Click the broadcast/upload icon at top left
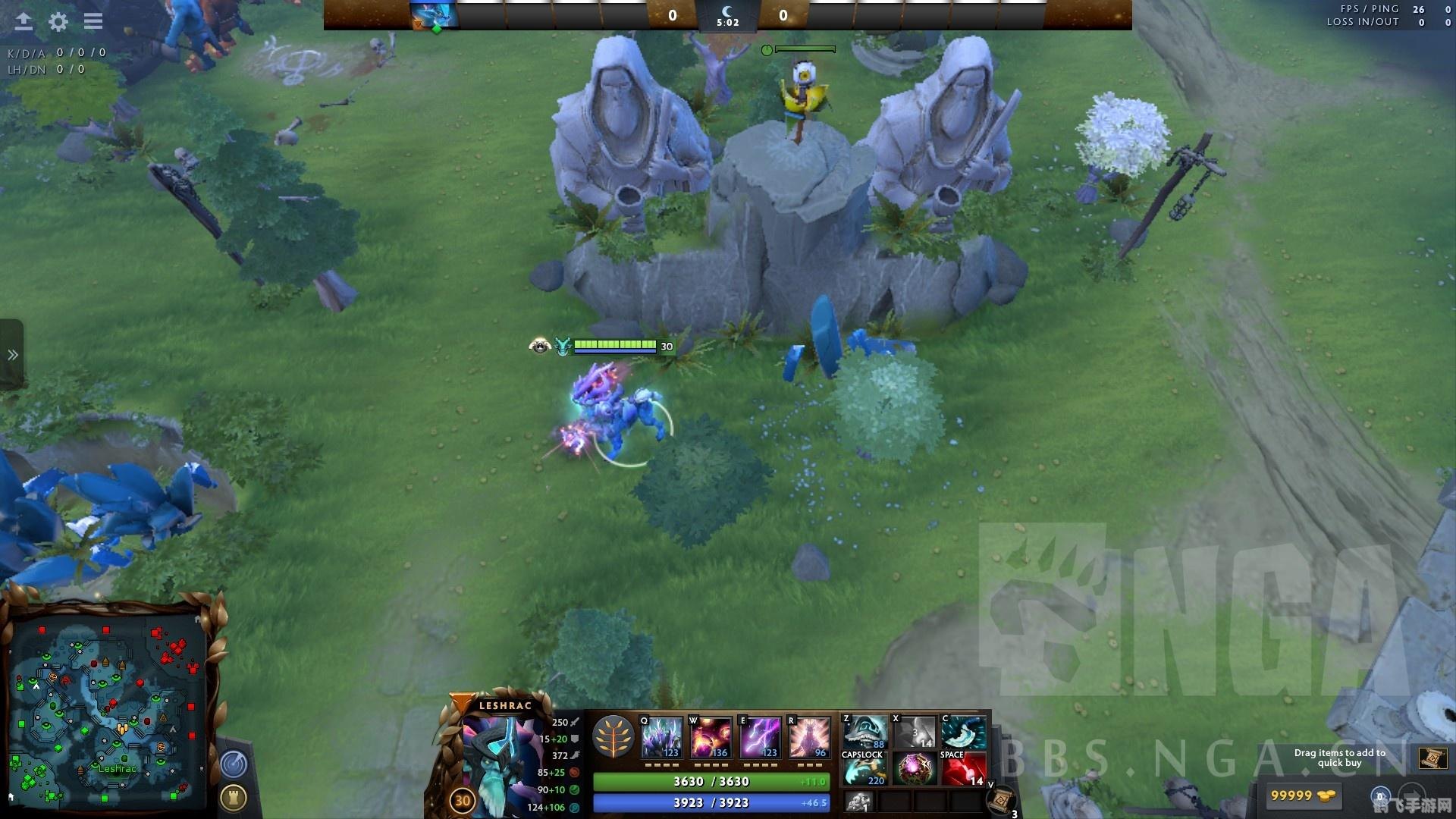 [x=23, y=21]
